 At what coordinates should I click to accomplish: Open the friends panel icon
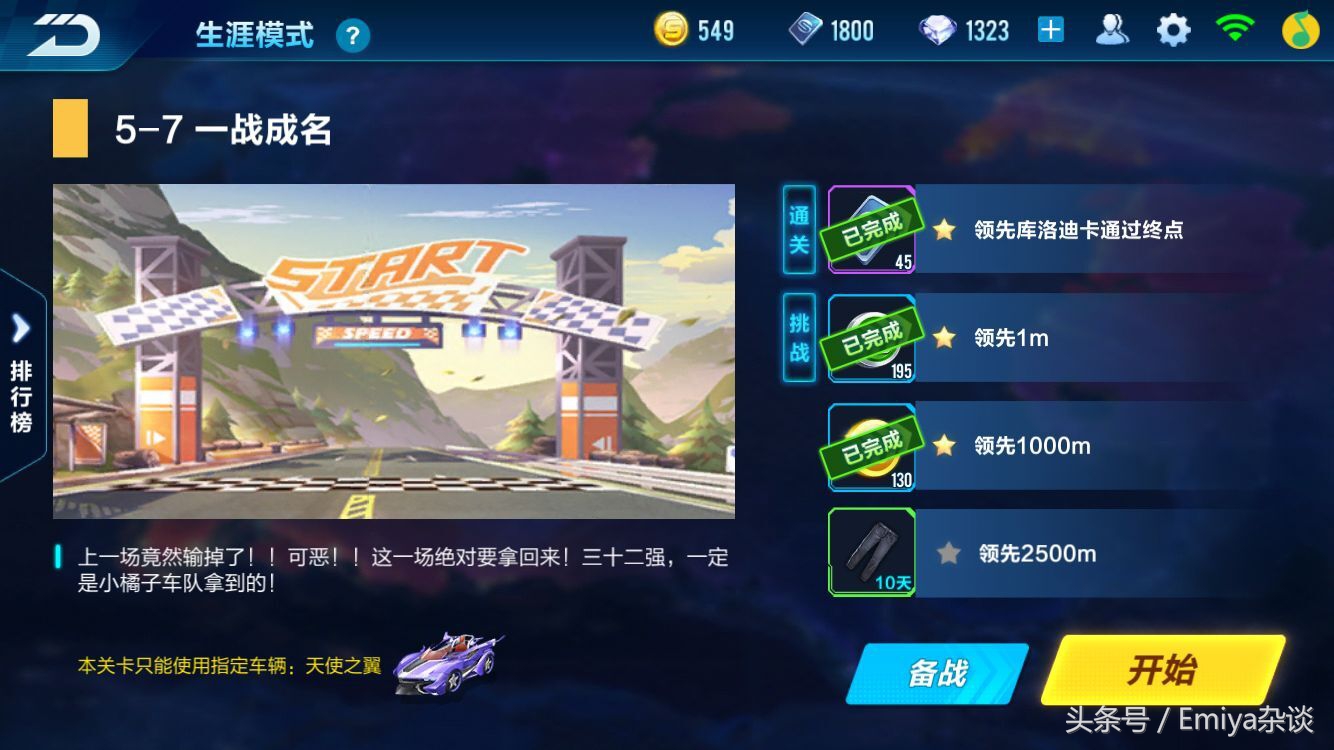click(1113, 29)
